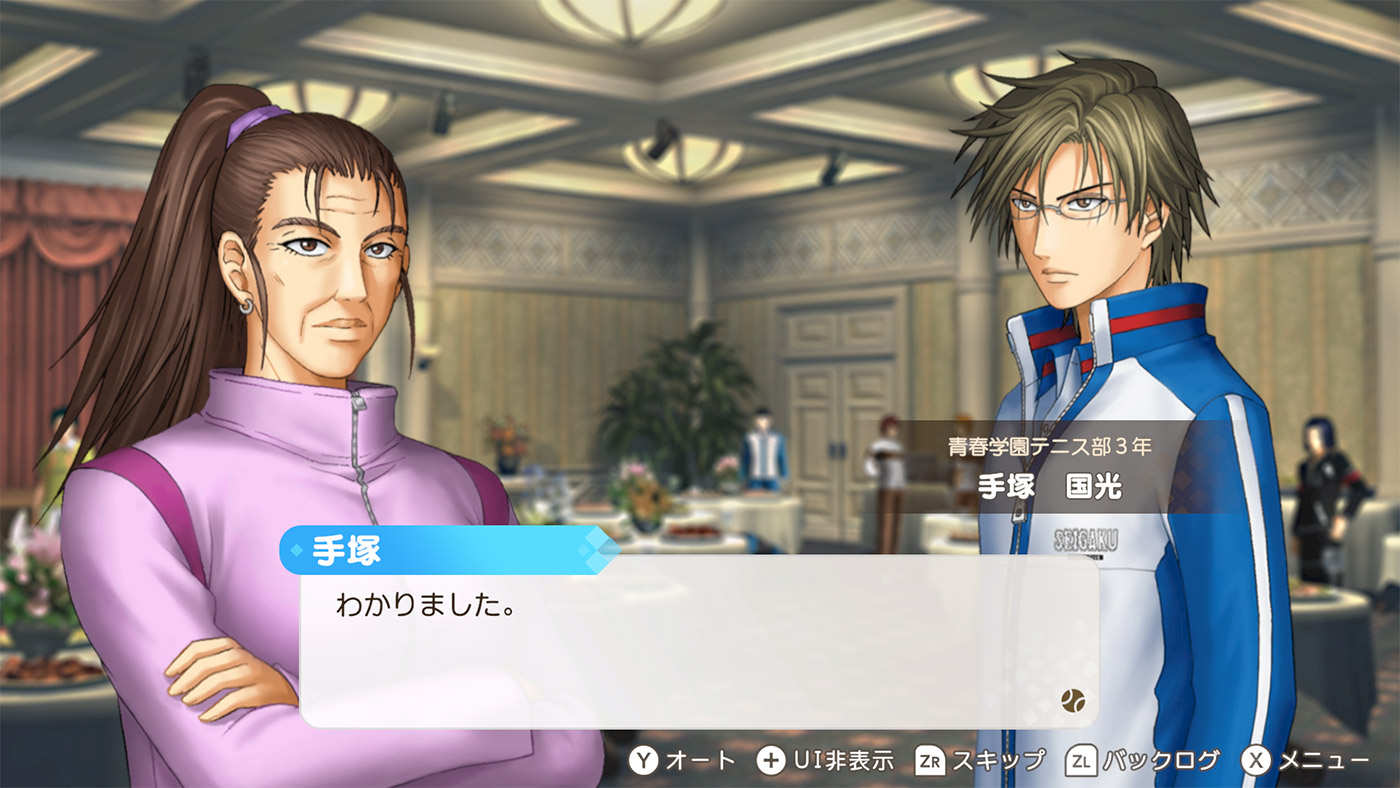
Task: Activate the スキップ skip option
Action: [979, 761]
